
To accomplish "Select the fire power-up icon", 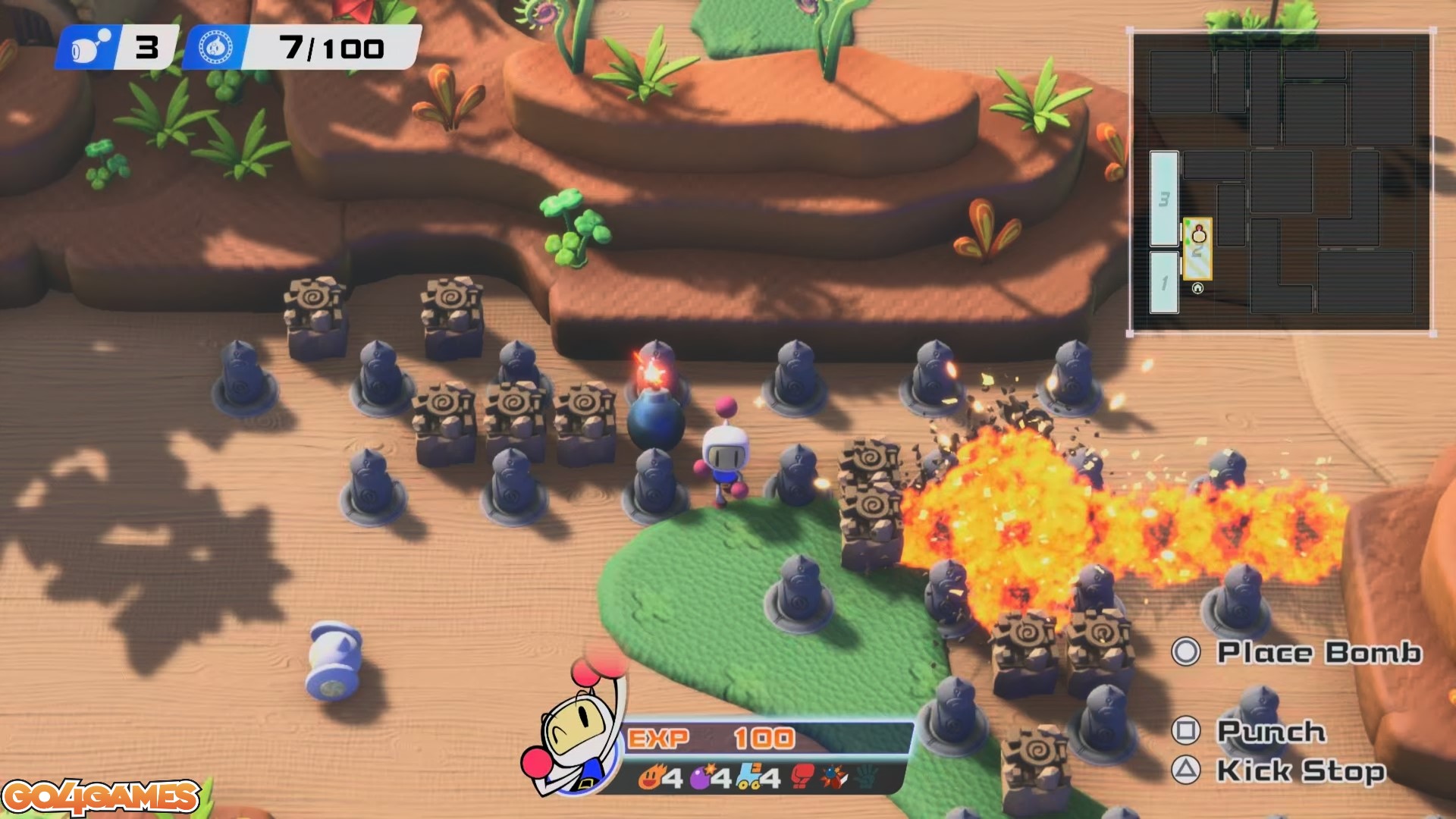I will tap(651, 777).
